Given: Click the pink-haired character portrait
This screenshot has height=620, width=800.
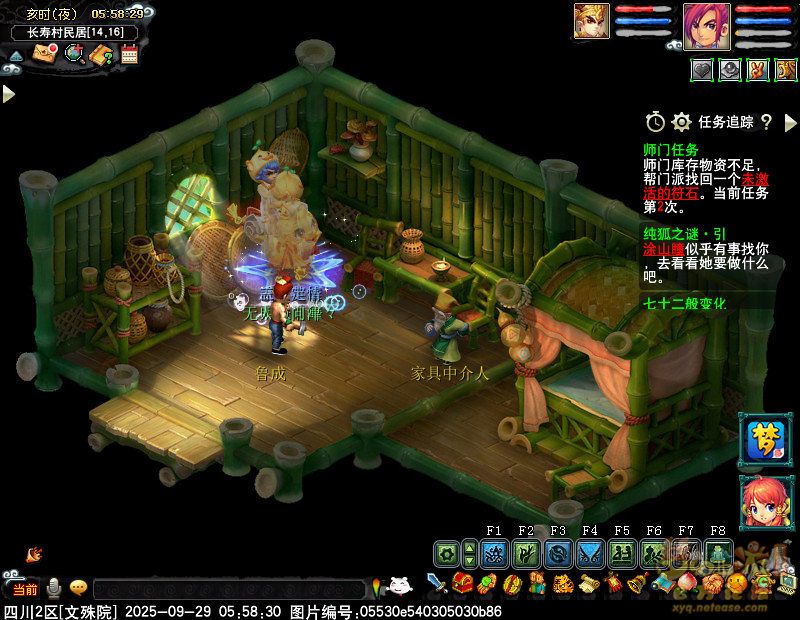Looking at the screenshot, I should tap(707, 26).
